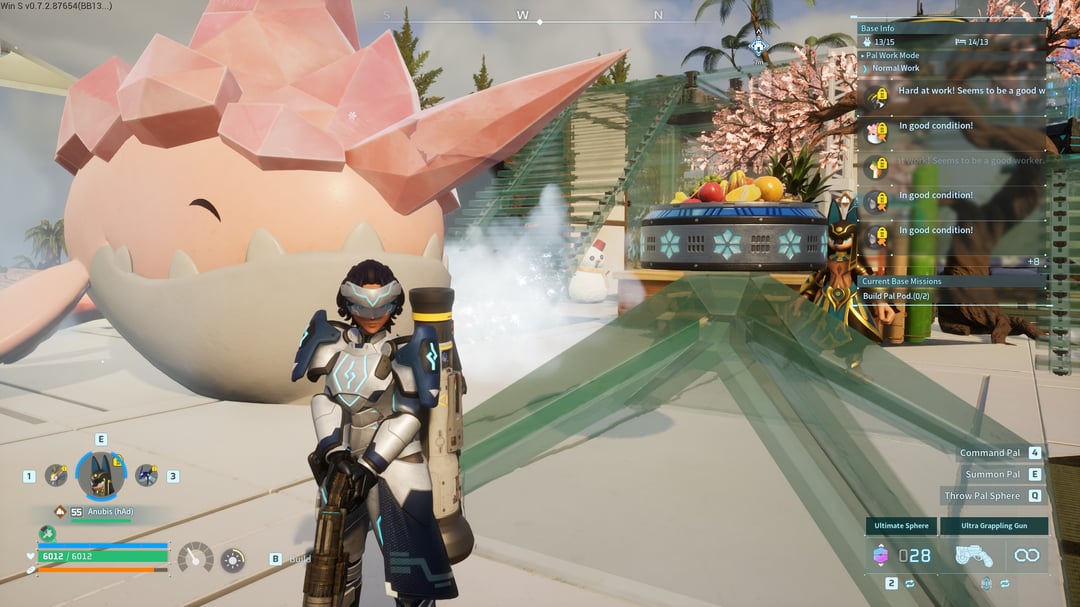Click the Anubis element type icon
This screenshot has width=1080, height=607.
(60, 512)
